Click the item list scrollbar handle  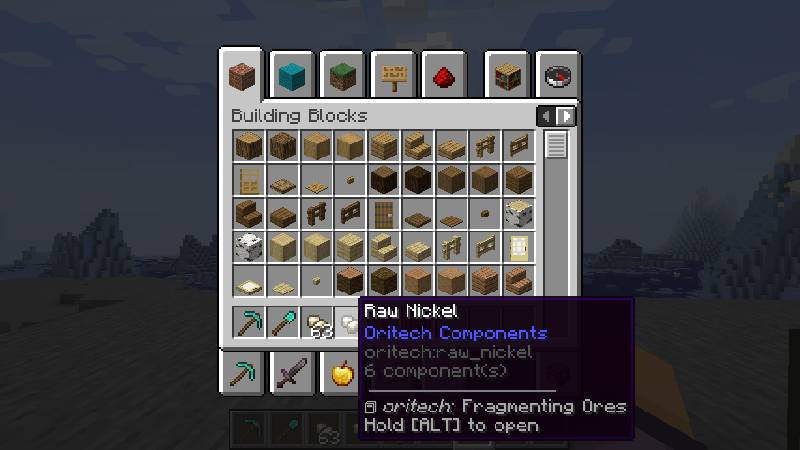(556, 145)
